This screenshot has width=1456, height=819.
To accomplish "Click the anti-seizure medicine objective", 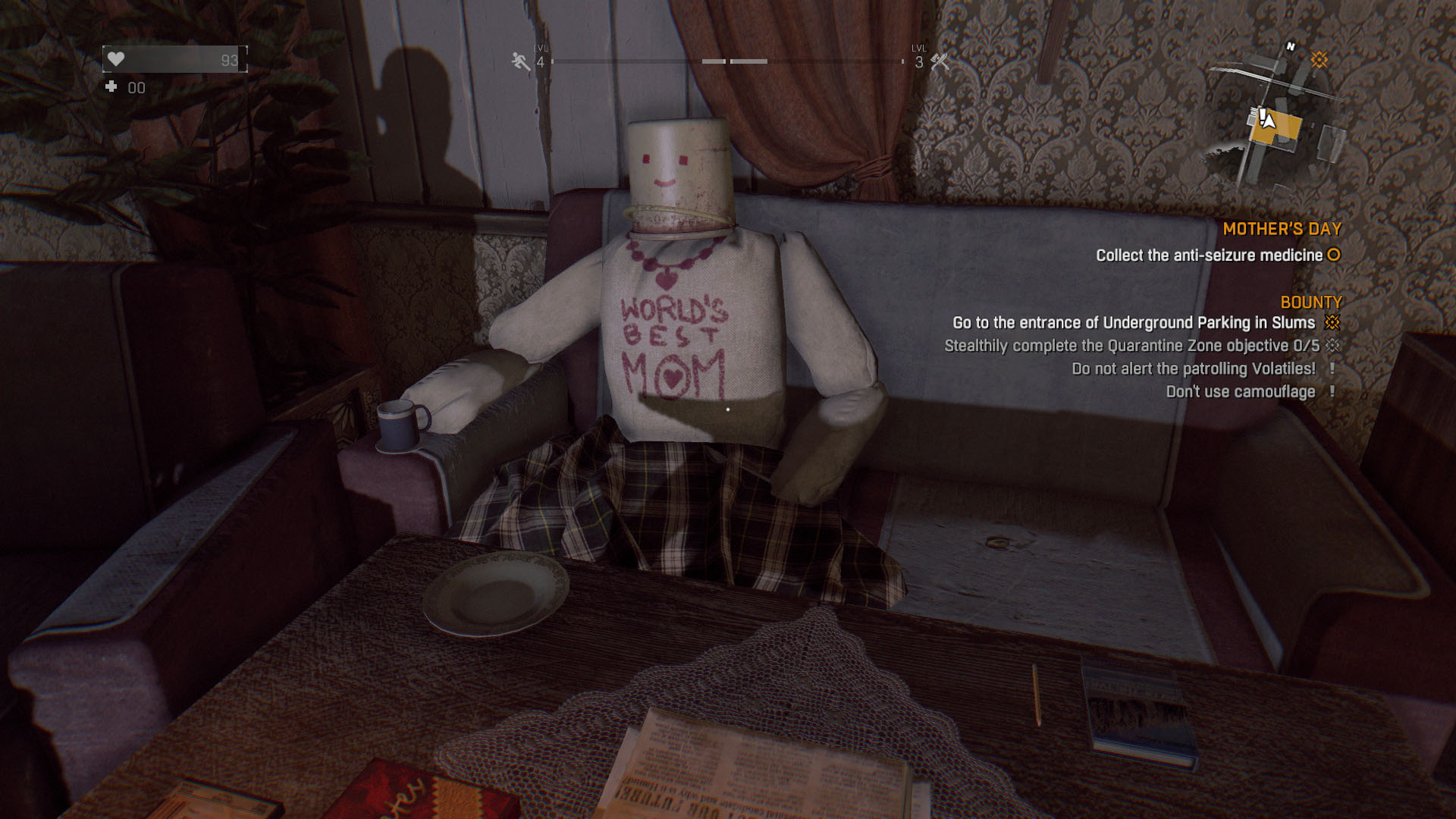I will click(x=1209, y=256).
